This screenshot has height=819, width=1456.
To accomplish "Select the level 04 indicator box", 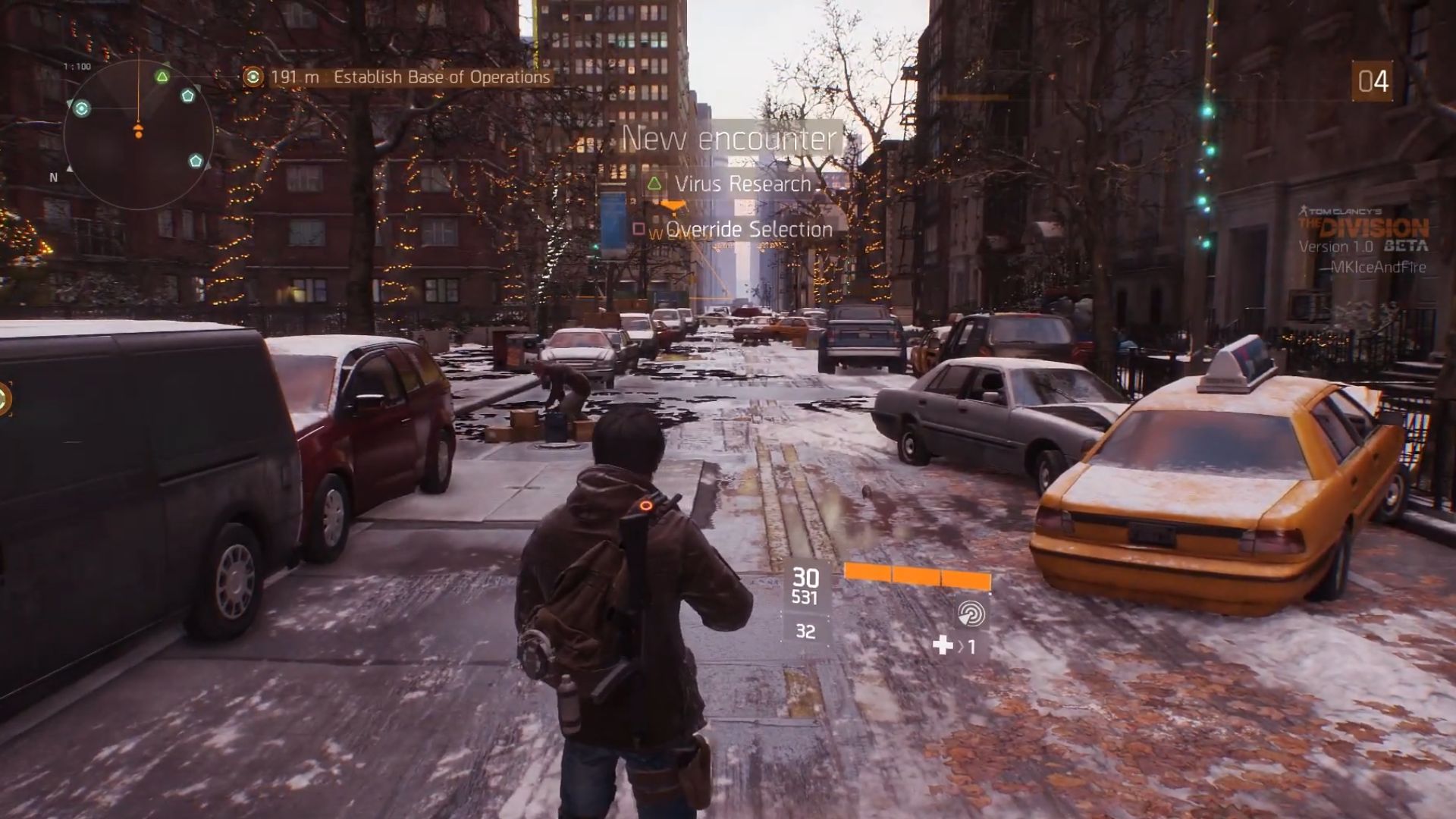I will (x=1372, y=82).
